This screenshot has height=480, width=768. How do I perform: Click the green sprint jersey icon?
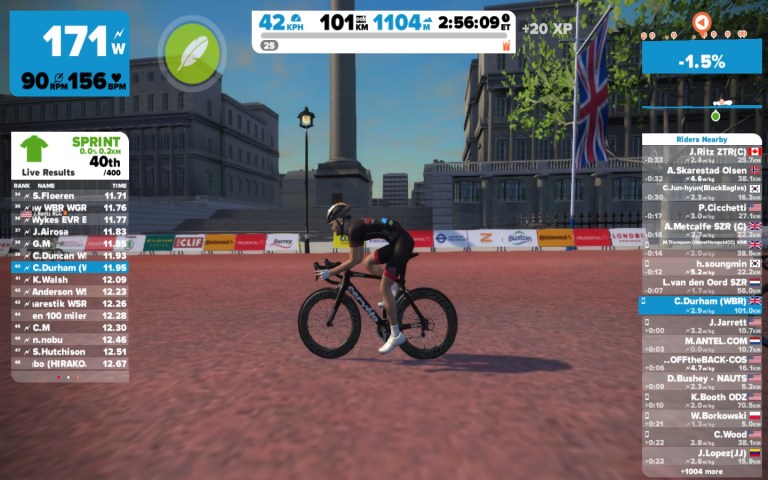(x=34, y=149)
